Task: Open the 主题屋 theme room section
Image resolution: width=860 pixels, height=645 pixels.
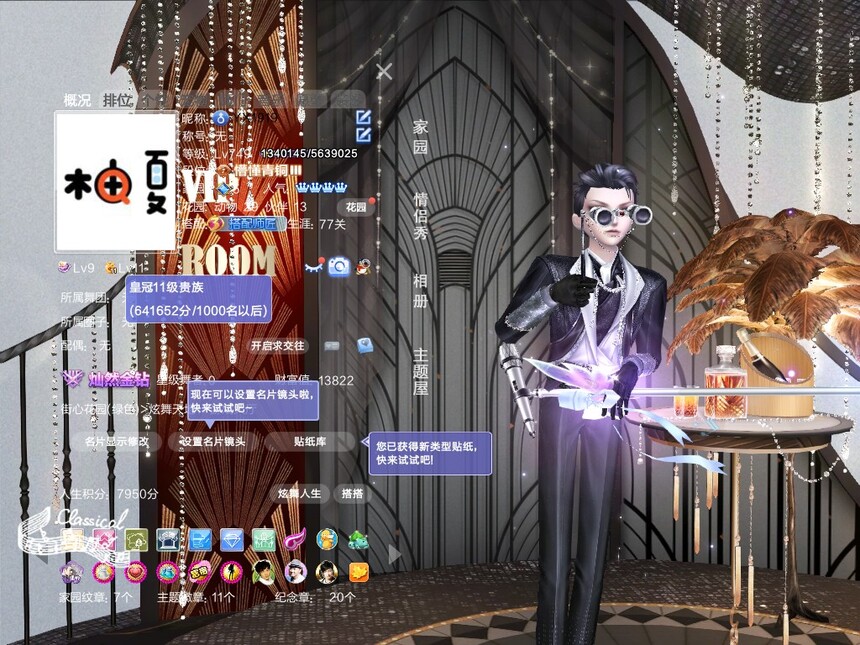Action: click(421, 370)
